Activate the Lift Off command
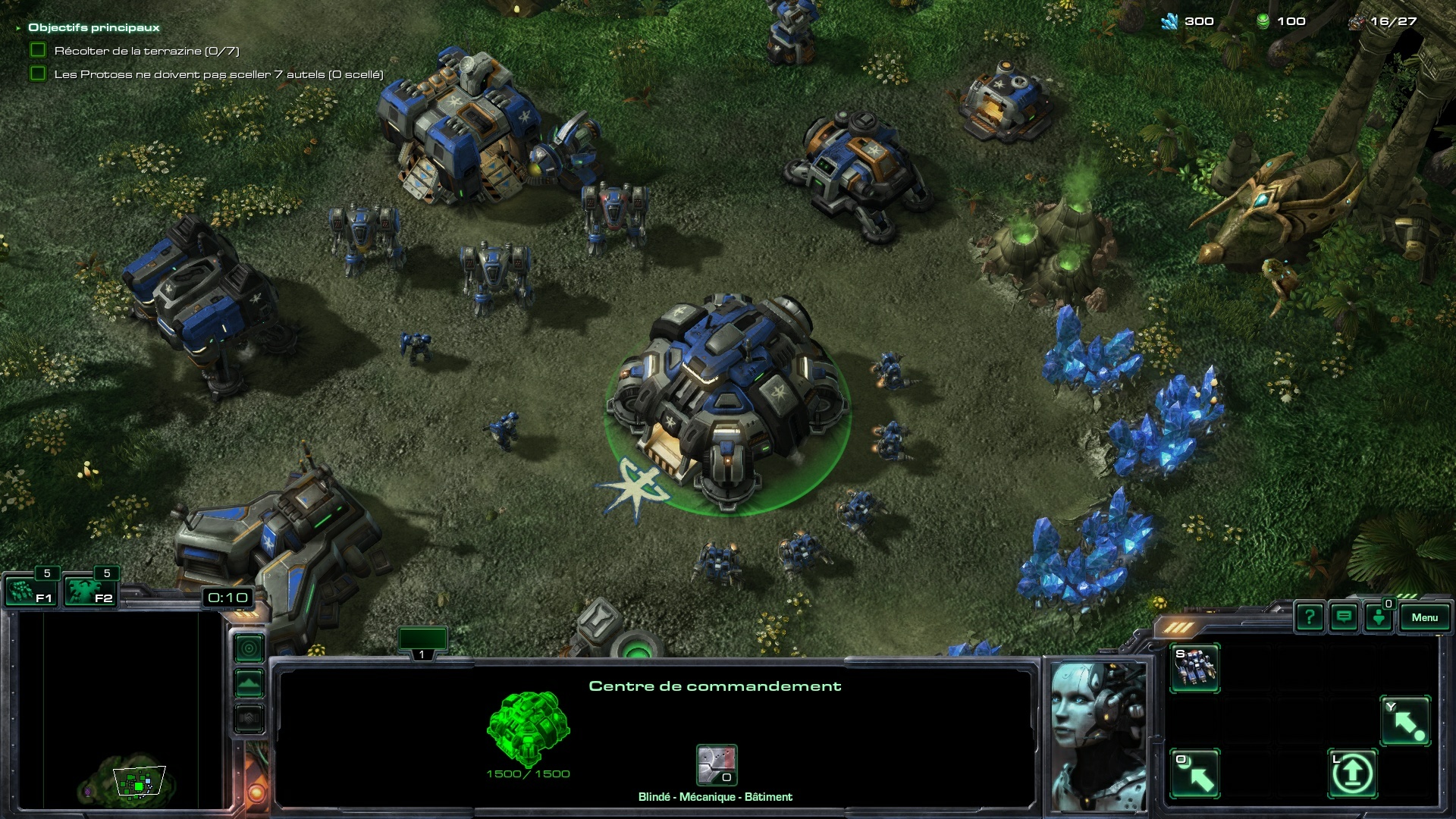This screenshot has width=1456, height=819. click(1352, 773)
